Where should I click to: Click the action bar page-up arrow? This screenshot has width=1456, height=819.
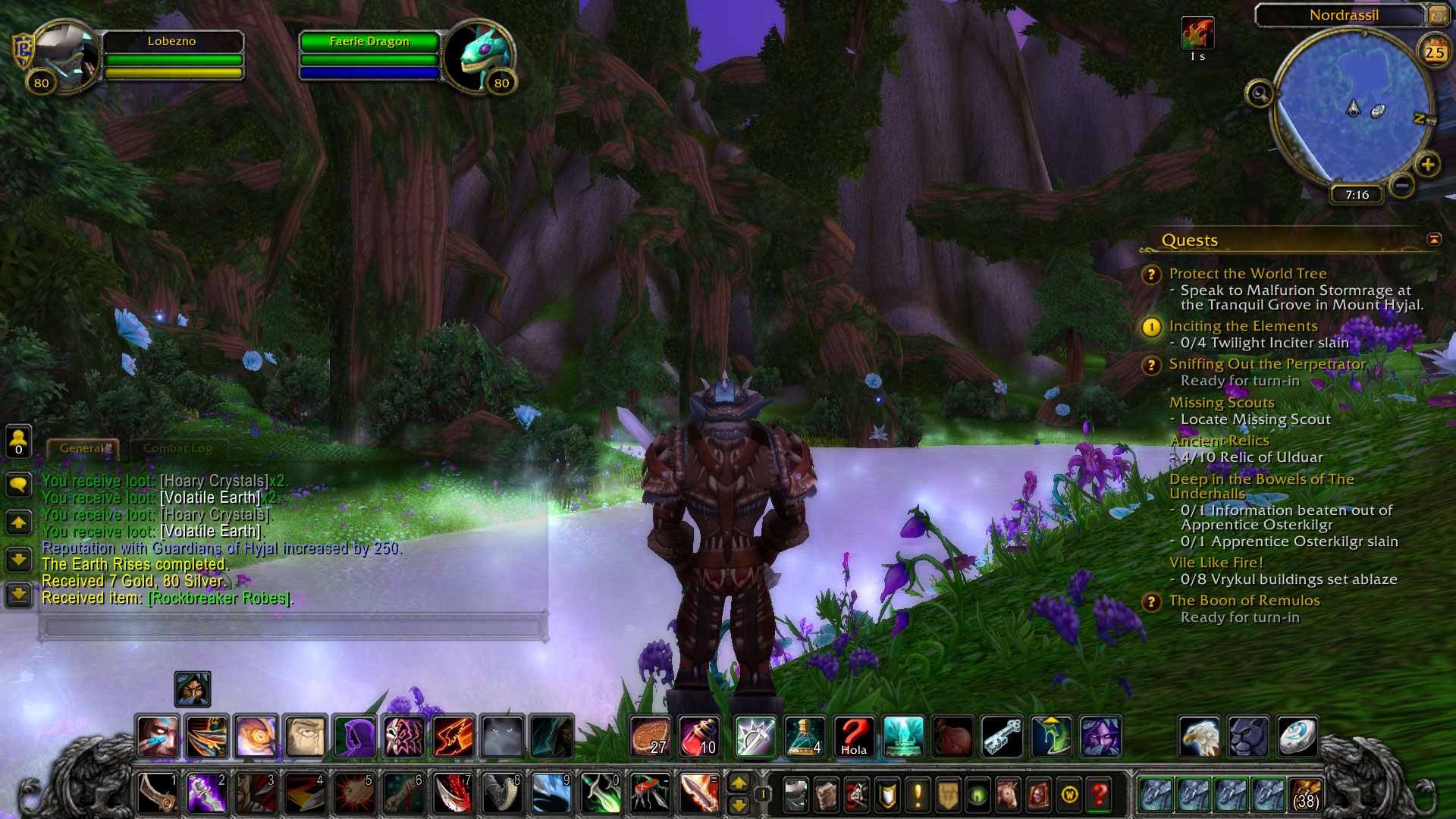click(x=738, y=783)
